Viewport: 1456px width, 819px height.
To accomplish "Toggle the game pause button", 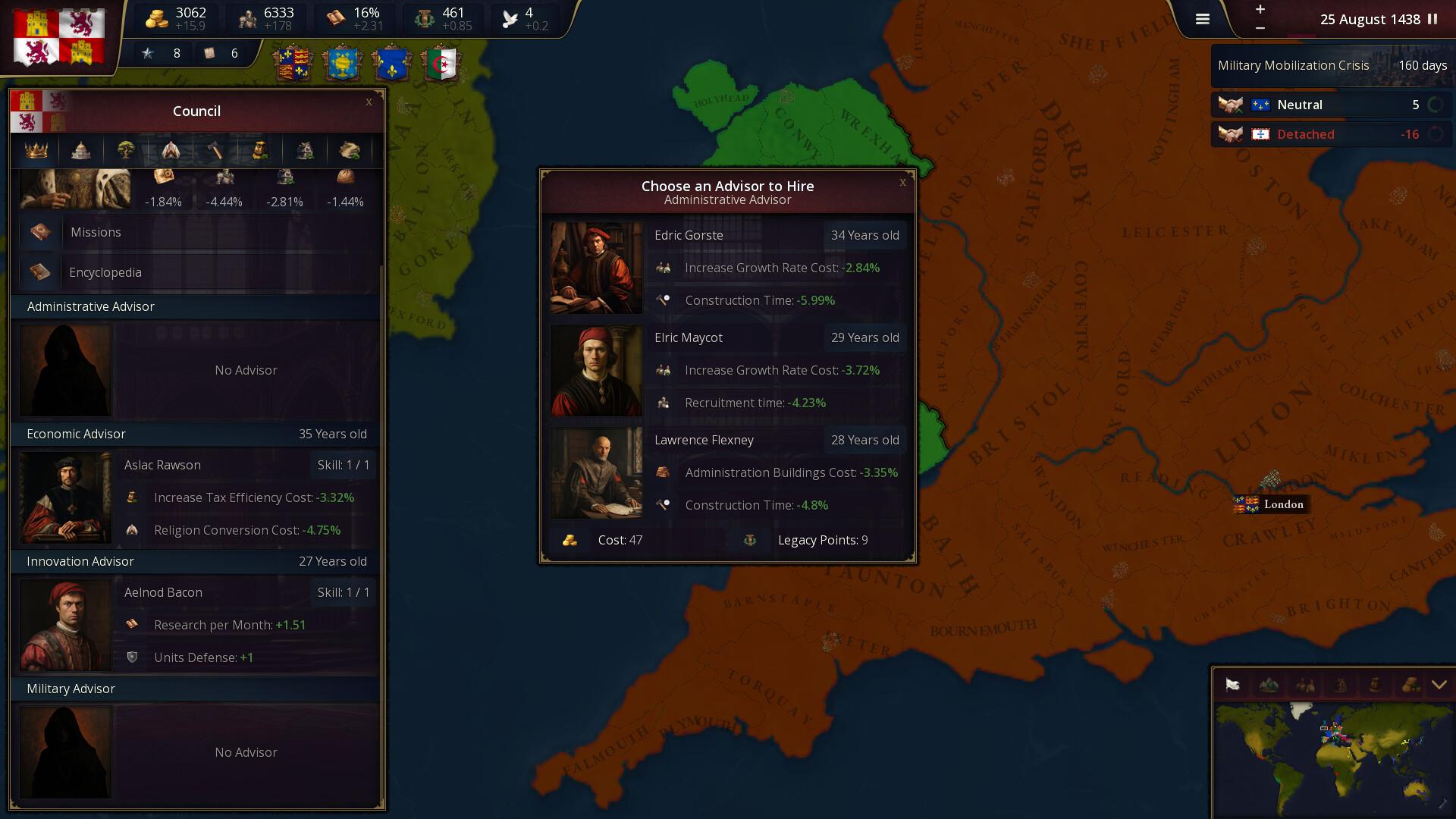I will click(x=1432, y=20).
